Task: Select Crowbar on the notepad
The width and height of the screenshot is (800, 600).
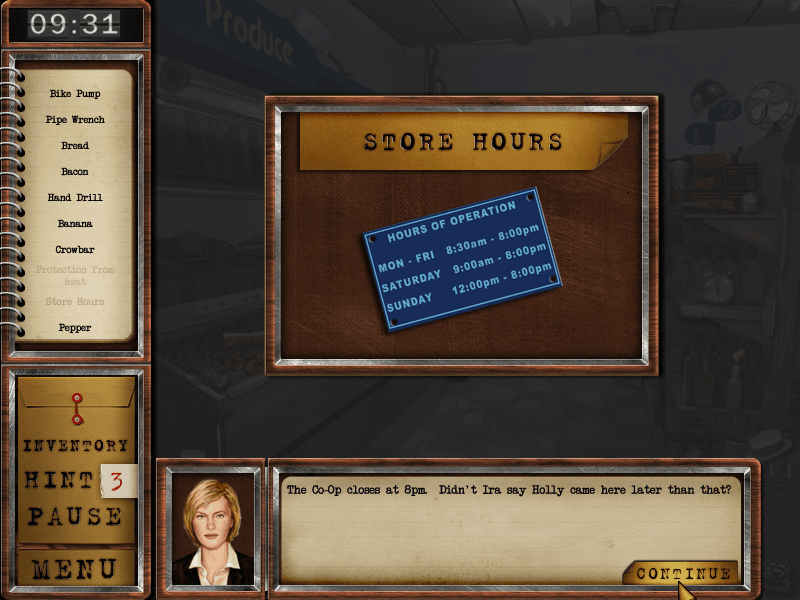Action: 75,250
